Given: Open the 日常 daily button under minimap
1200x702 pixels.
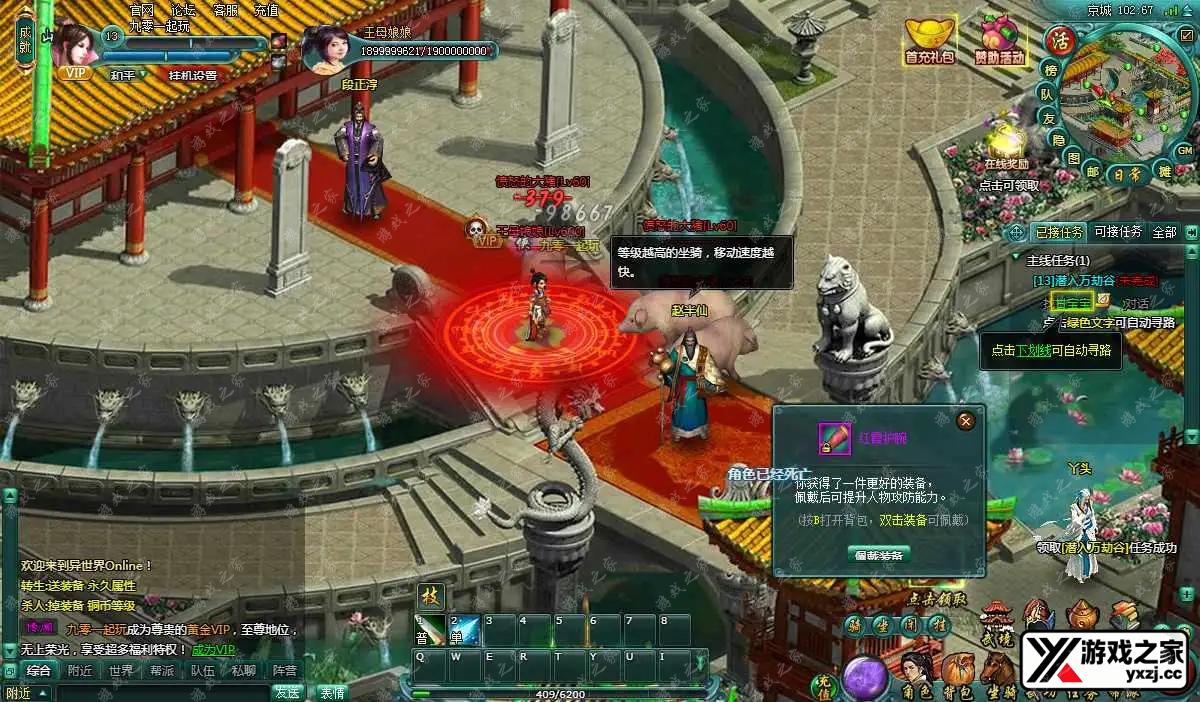Looking at the screenshot, I should (x=1127, y=173).
